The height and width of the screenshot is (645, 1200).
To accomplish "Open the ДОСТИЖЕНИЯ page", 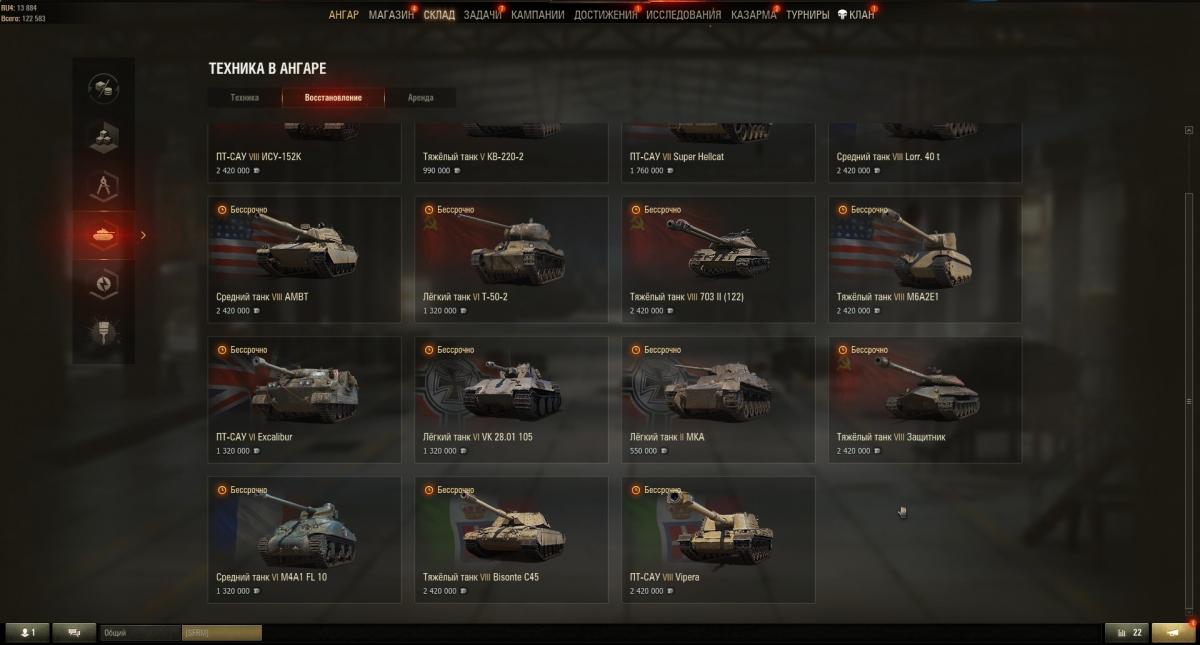I will click(x=605, y=15).
